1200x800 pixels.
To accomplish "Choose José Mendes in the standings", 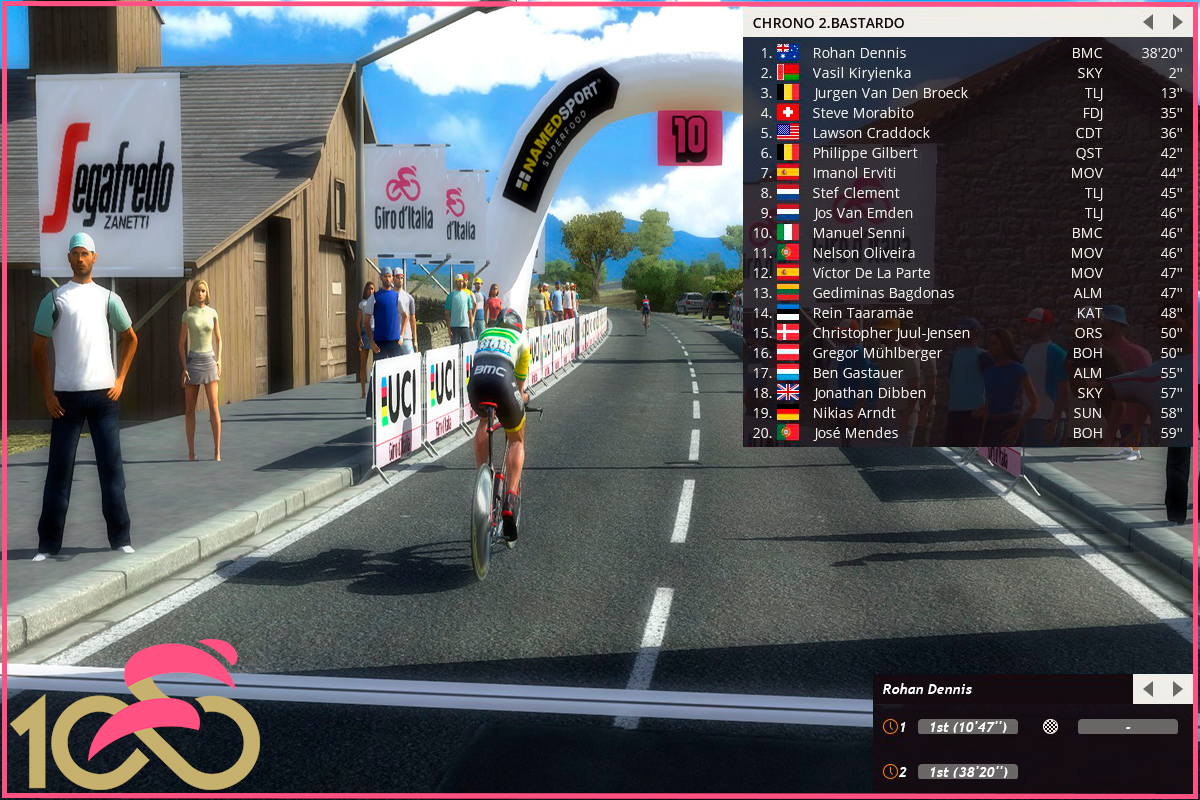I will click(855, 433).
